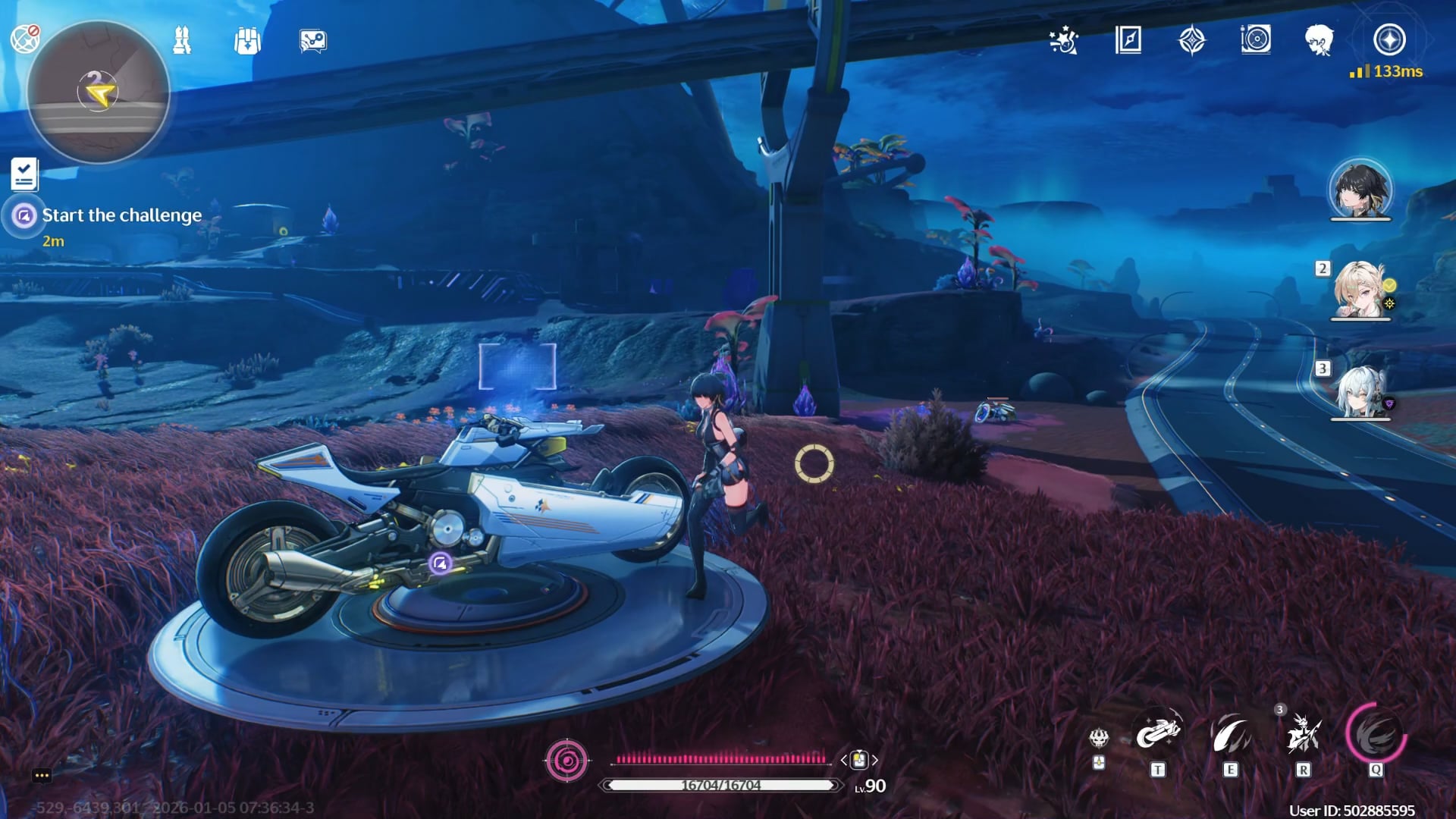Open the two-figure resonator icon
The image size is (1456, 819).
182,40
